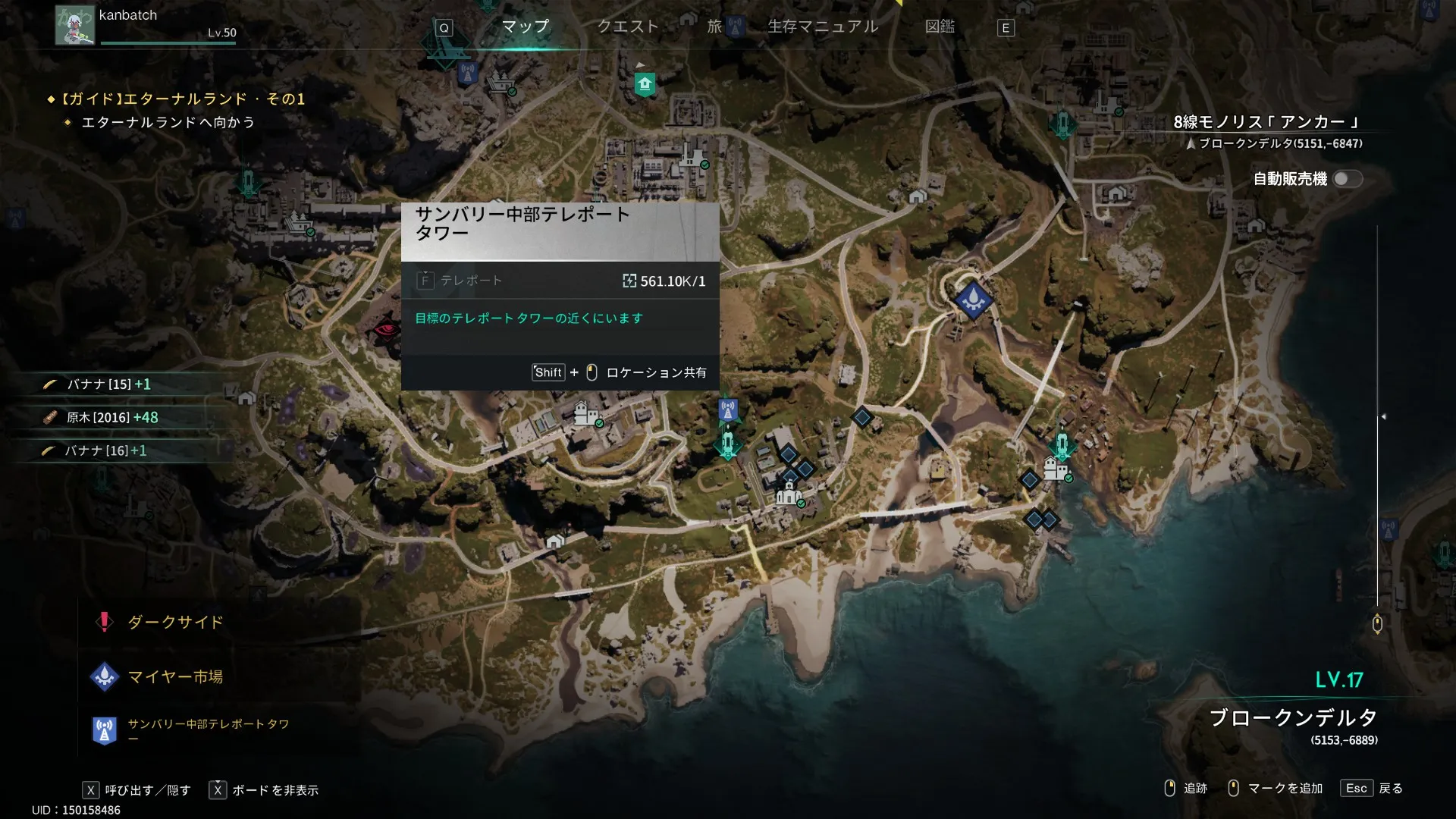Image resolution: width=1456 pixels, height=819 pixels.
Task: Select the blue teleport tower map marker
Action: click(x=728, y=410)
